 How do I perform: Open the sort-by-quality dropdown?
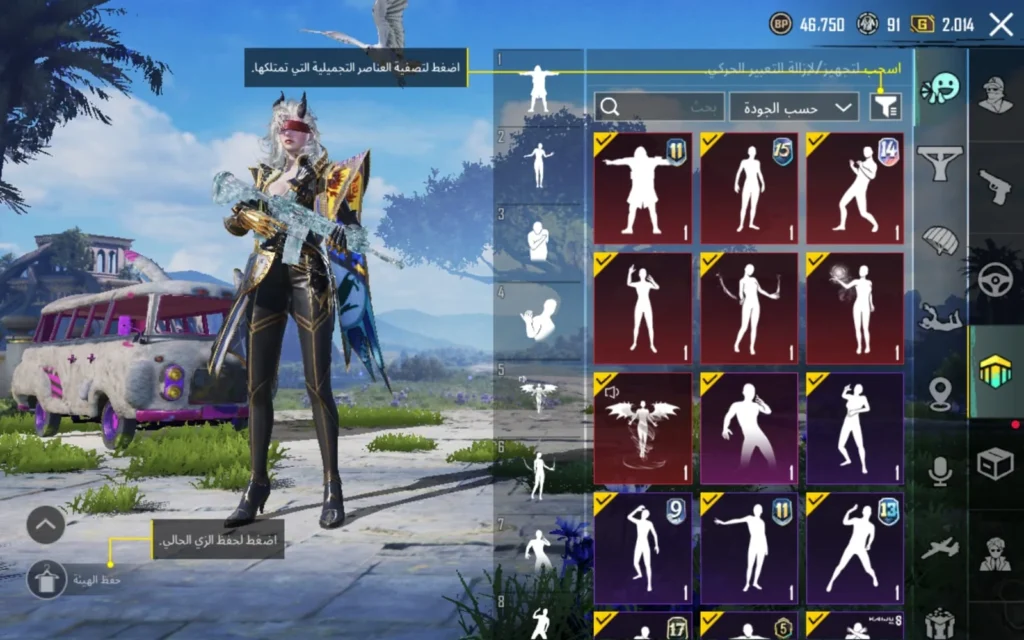(x=794, y=106)
